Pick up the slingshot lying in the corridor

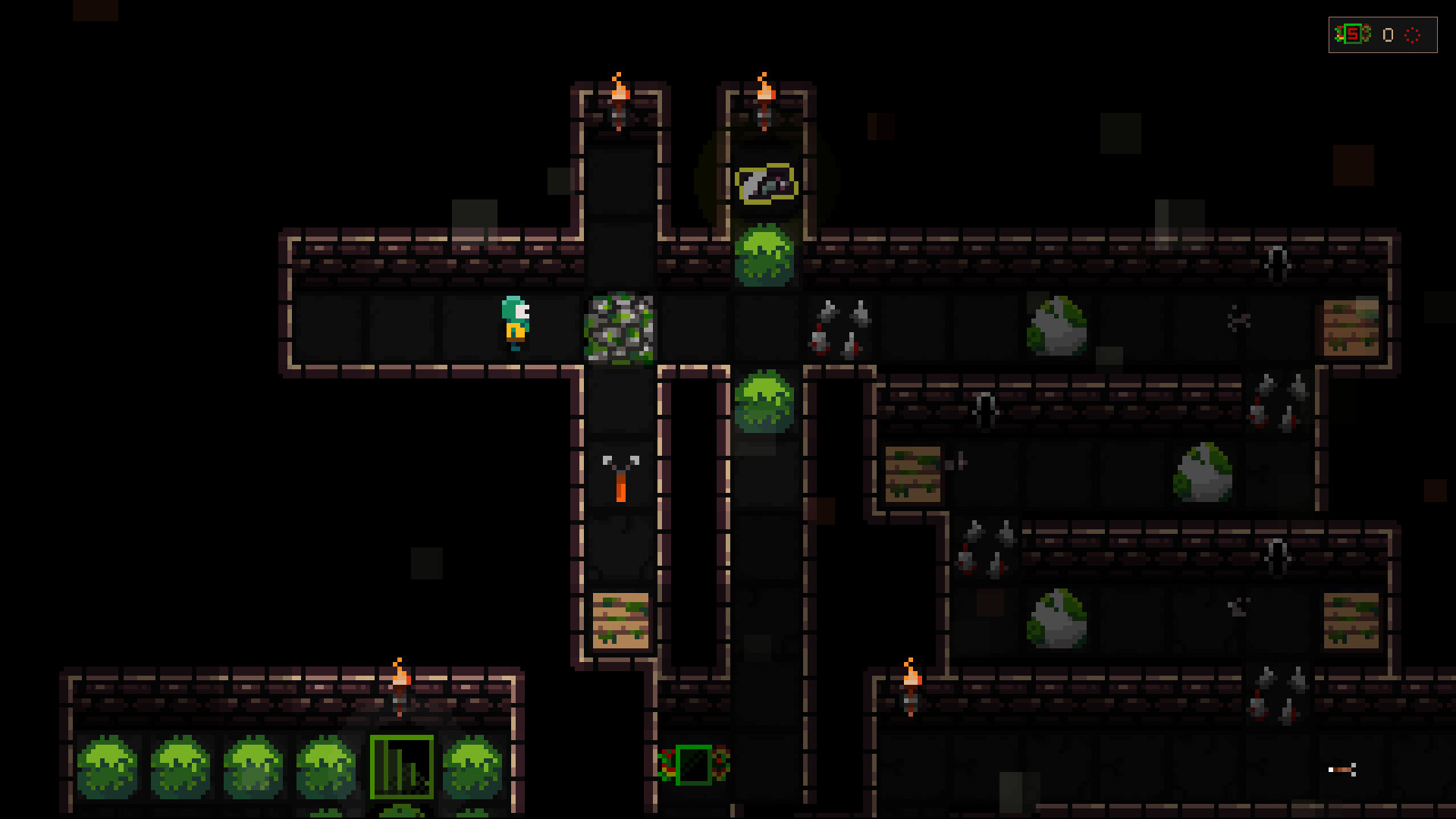[x=620, y=478]
